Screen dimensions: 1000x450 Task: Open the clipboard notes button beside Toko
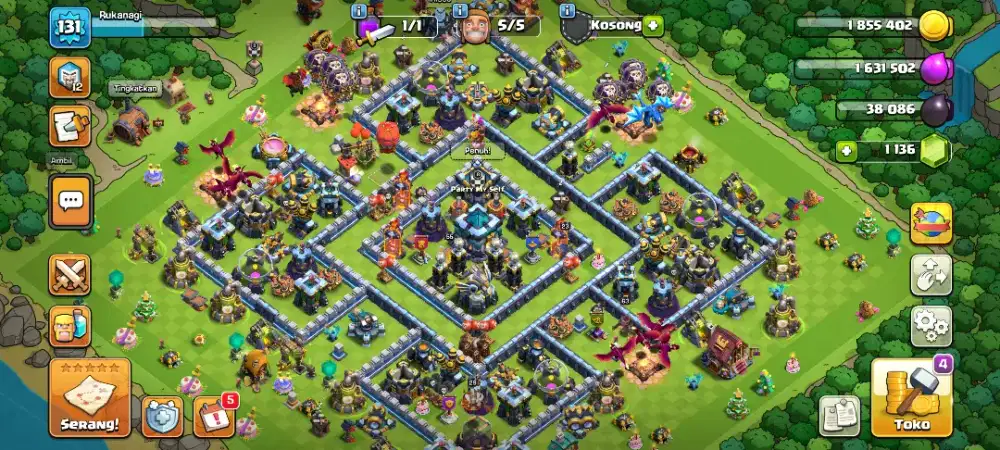[x=840, y=415]
